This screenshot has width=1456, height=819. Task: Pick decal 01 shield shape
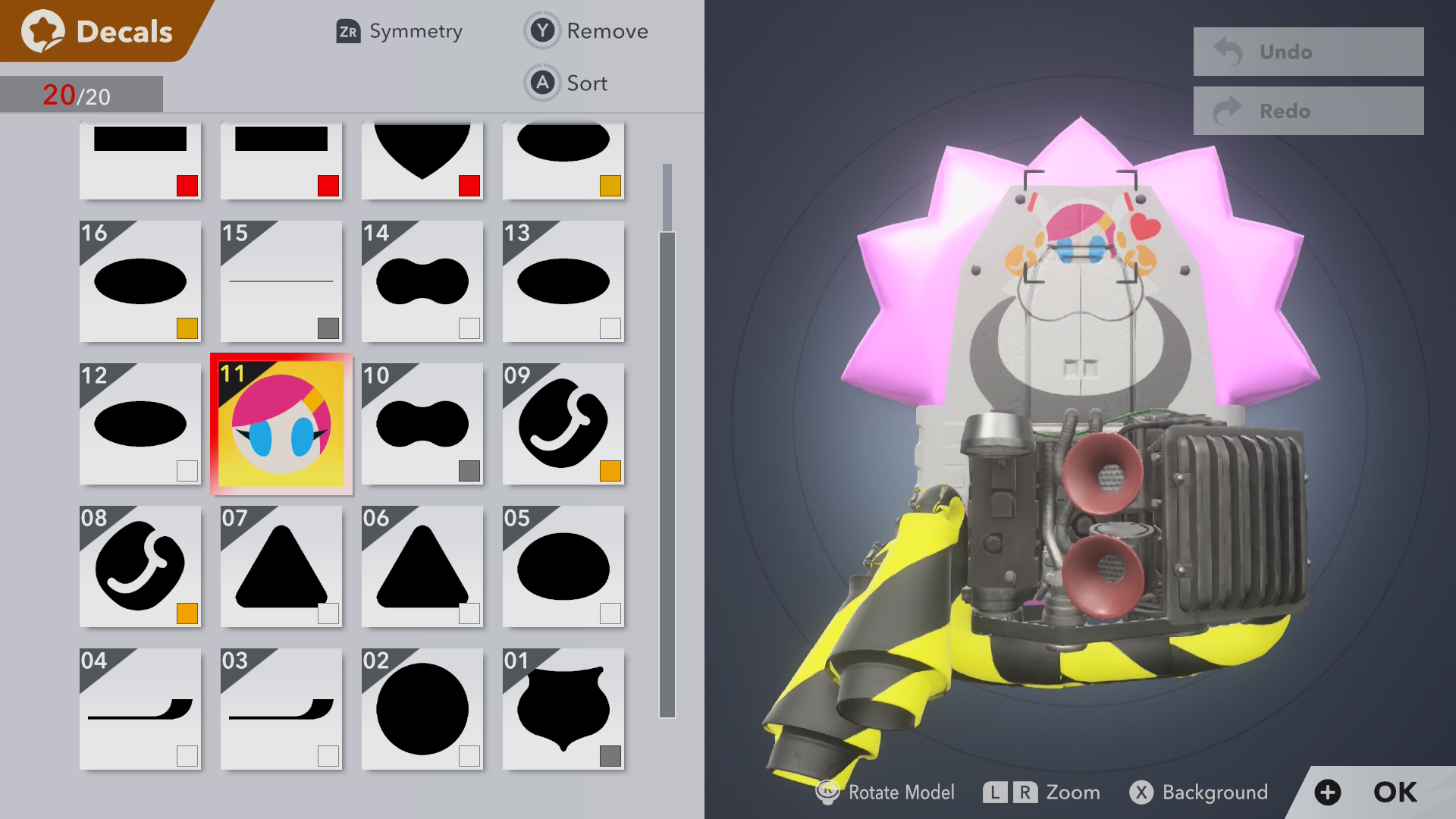coord(563,709)
